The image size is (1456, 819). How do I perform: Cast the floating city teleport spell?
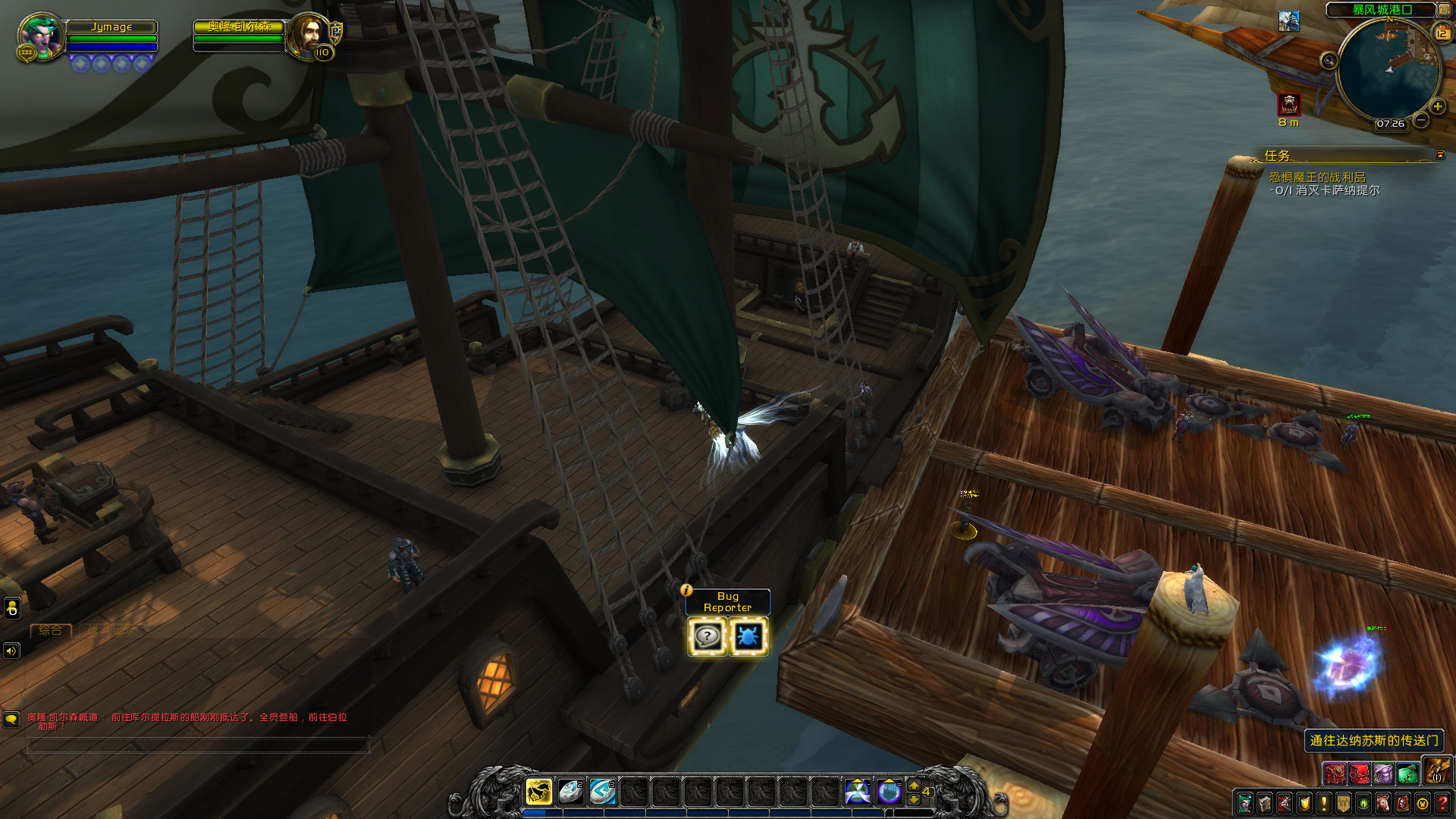[889, 792]
